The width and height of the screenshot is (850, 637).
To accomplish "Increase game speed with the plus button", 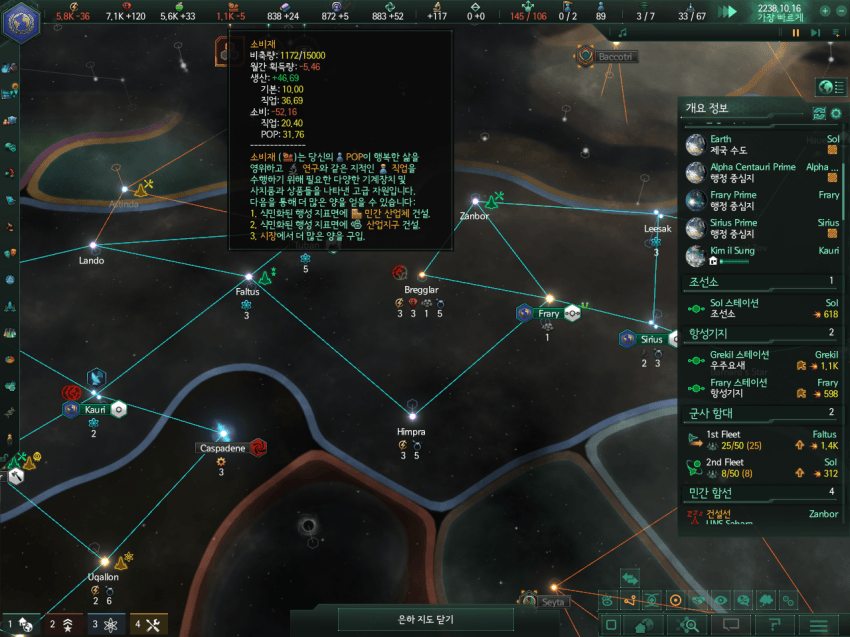I will click(x=826, y=11).
